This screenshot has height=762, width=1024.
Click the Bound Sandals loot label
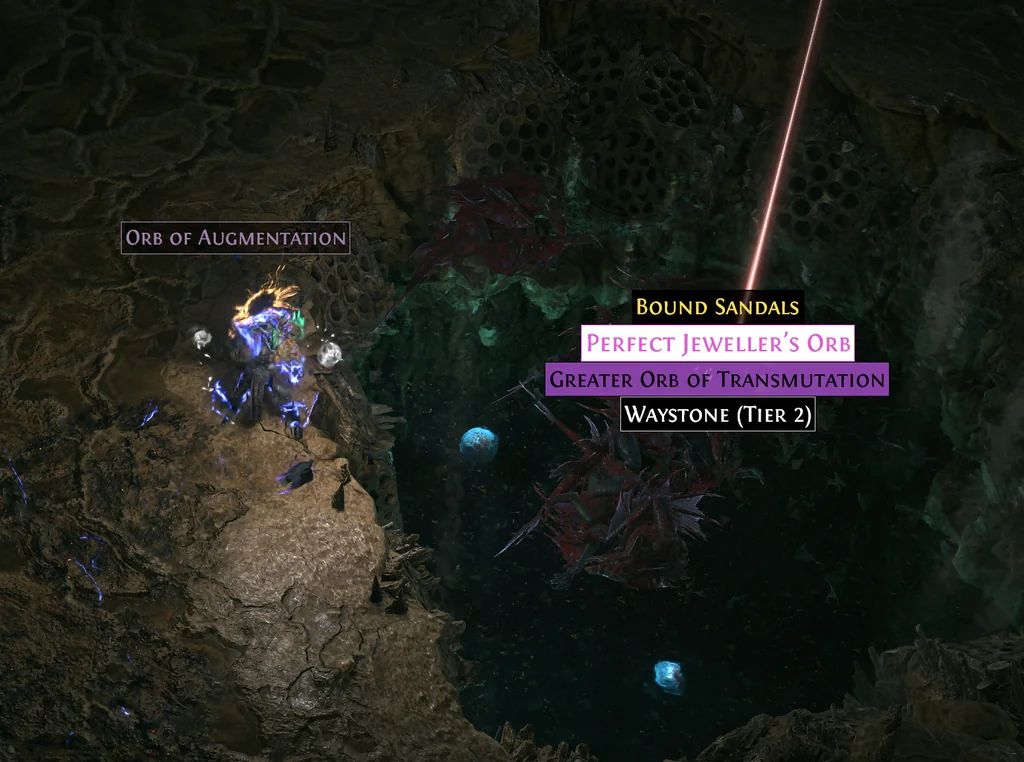(717, 307)
